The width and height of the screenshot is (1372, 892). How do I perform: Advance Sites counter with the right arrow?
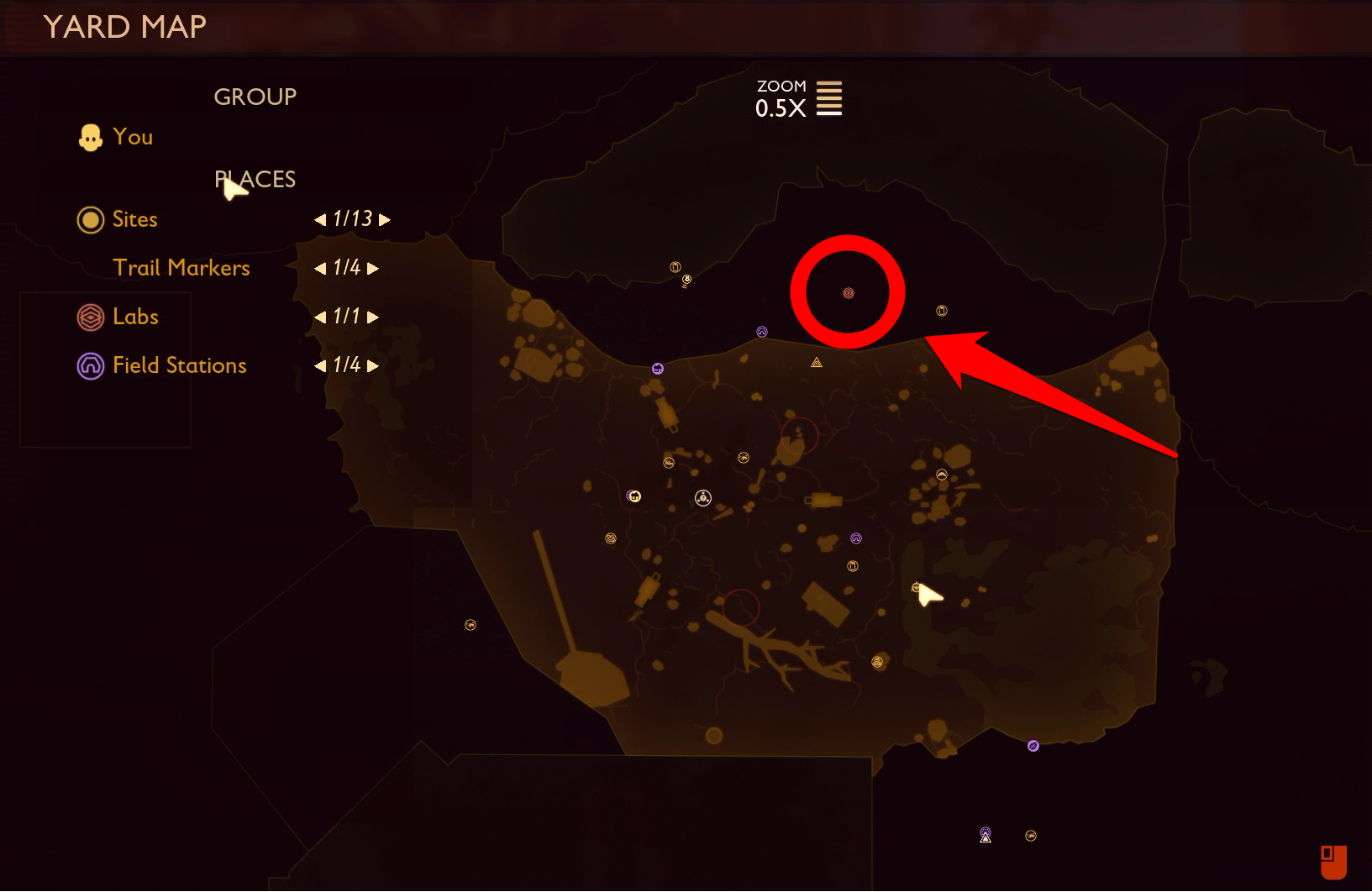(x=385, y=219)
